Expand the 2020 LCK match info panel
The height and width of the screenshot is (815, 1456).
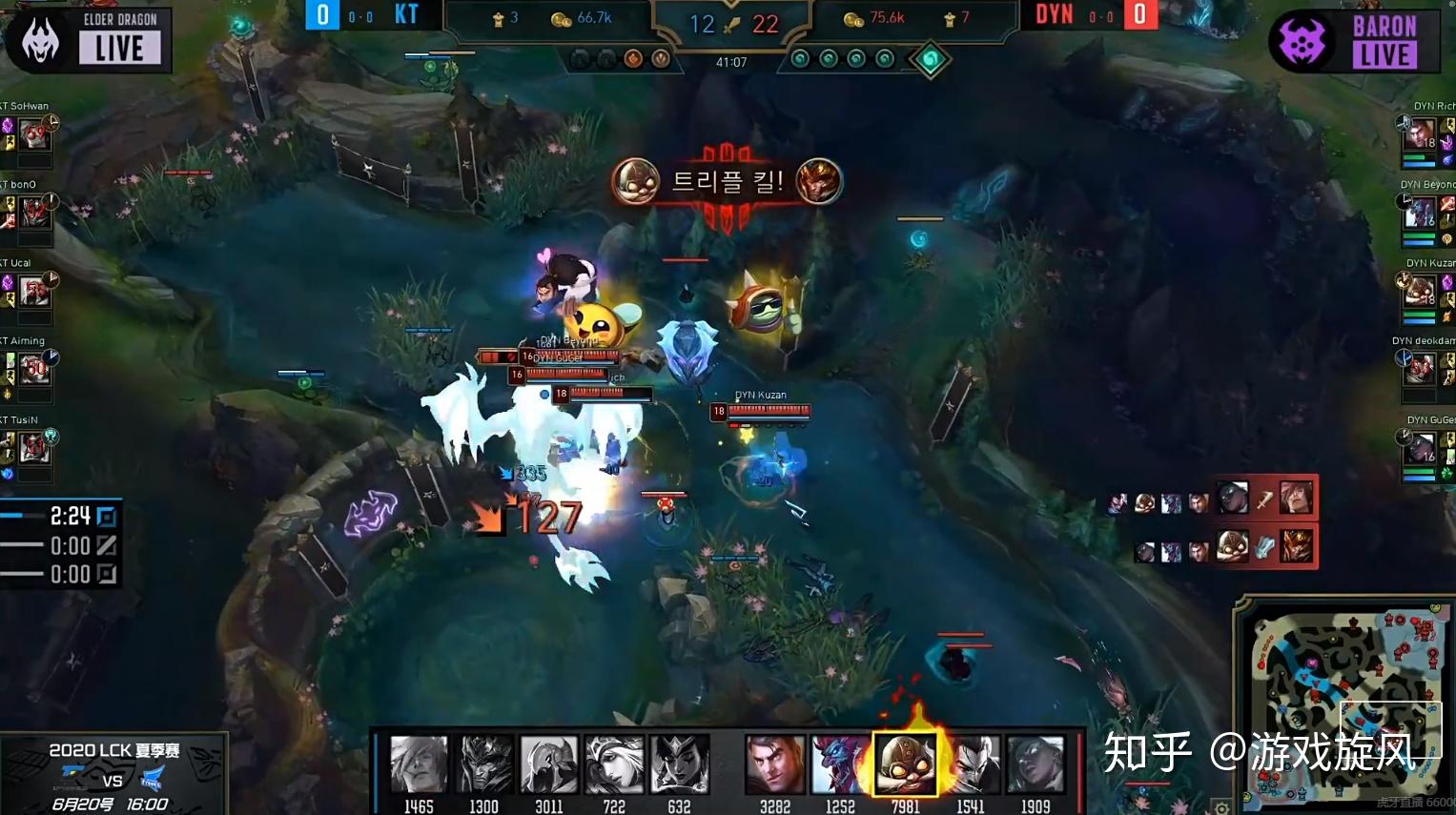pos(114,772)
